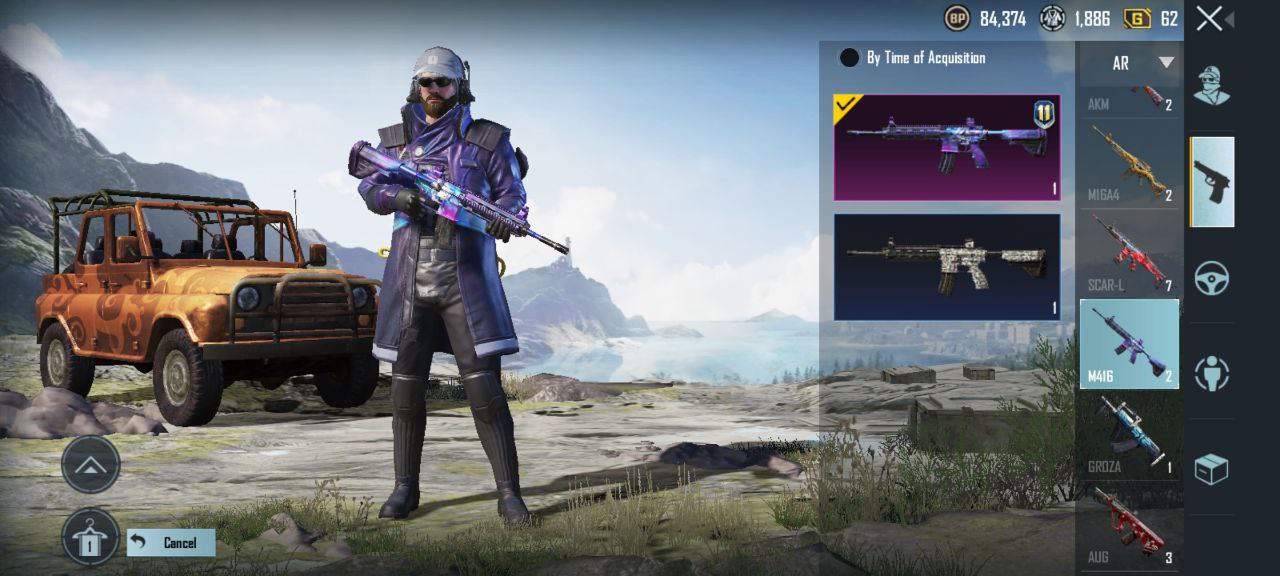
Task: Switch to the emote figure tab
Action: coord(1211,373)
